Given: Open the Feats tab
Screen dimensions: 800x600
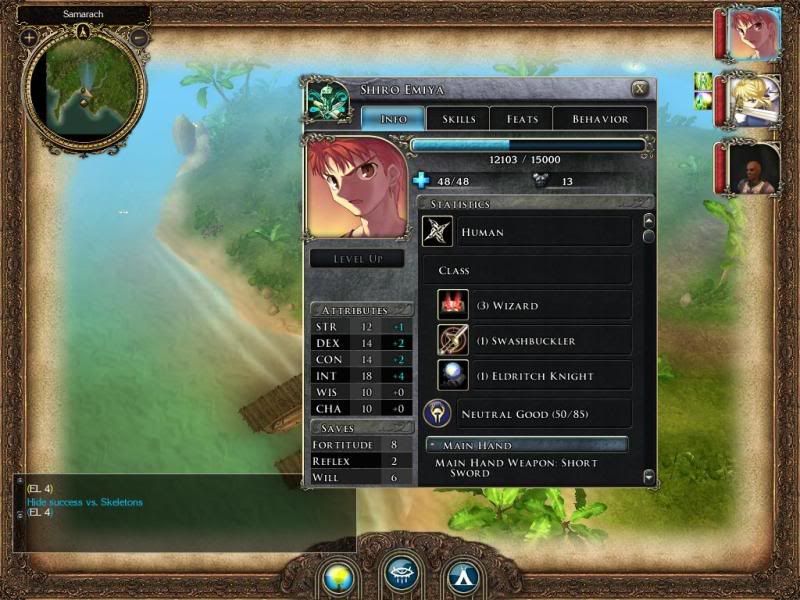Looking at the screenshot, I should pos(522,119).
